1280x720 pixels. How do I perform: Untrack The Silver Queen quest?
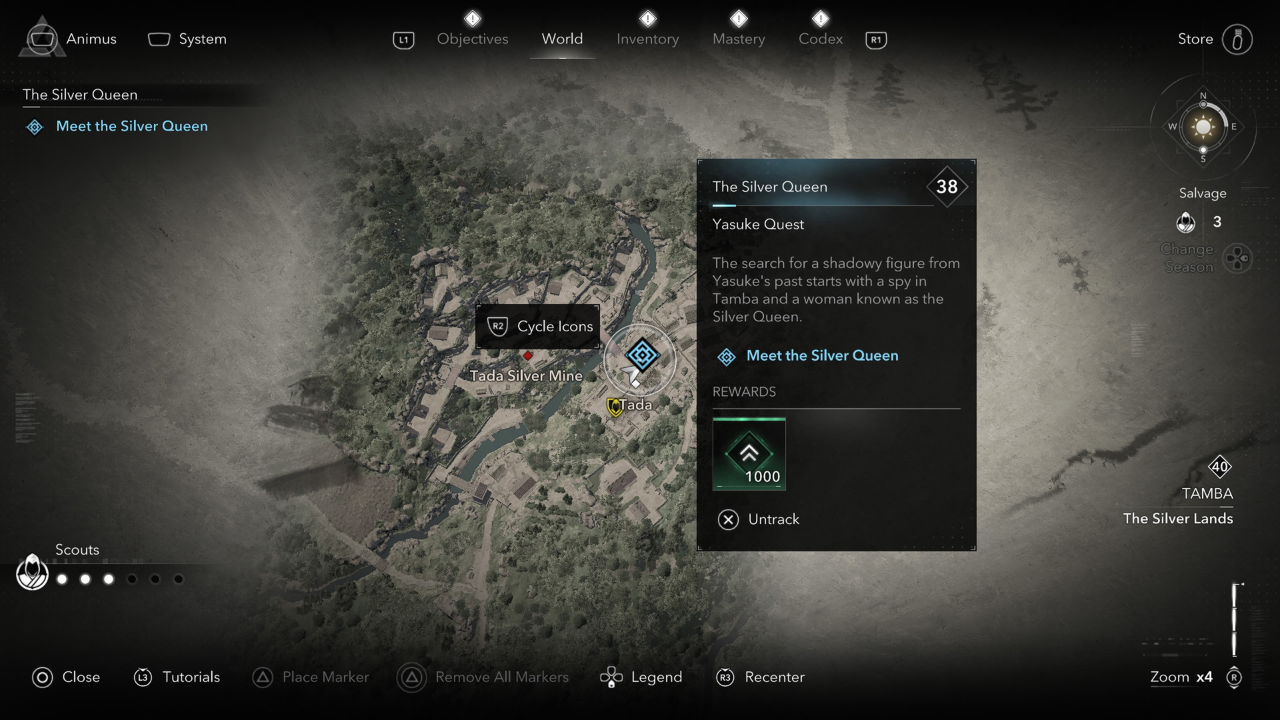point(759,519)
